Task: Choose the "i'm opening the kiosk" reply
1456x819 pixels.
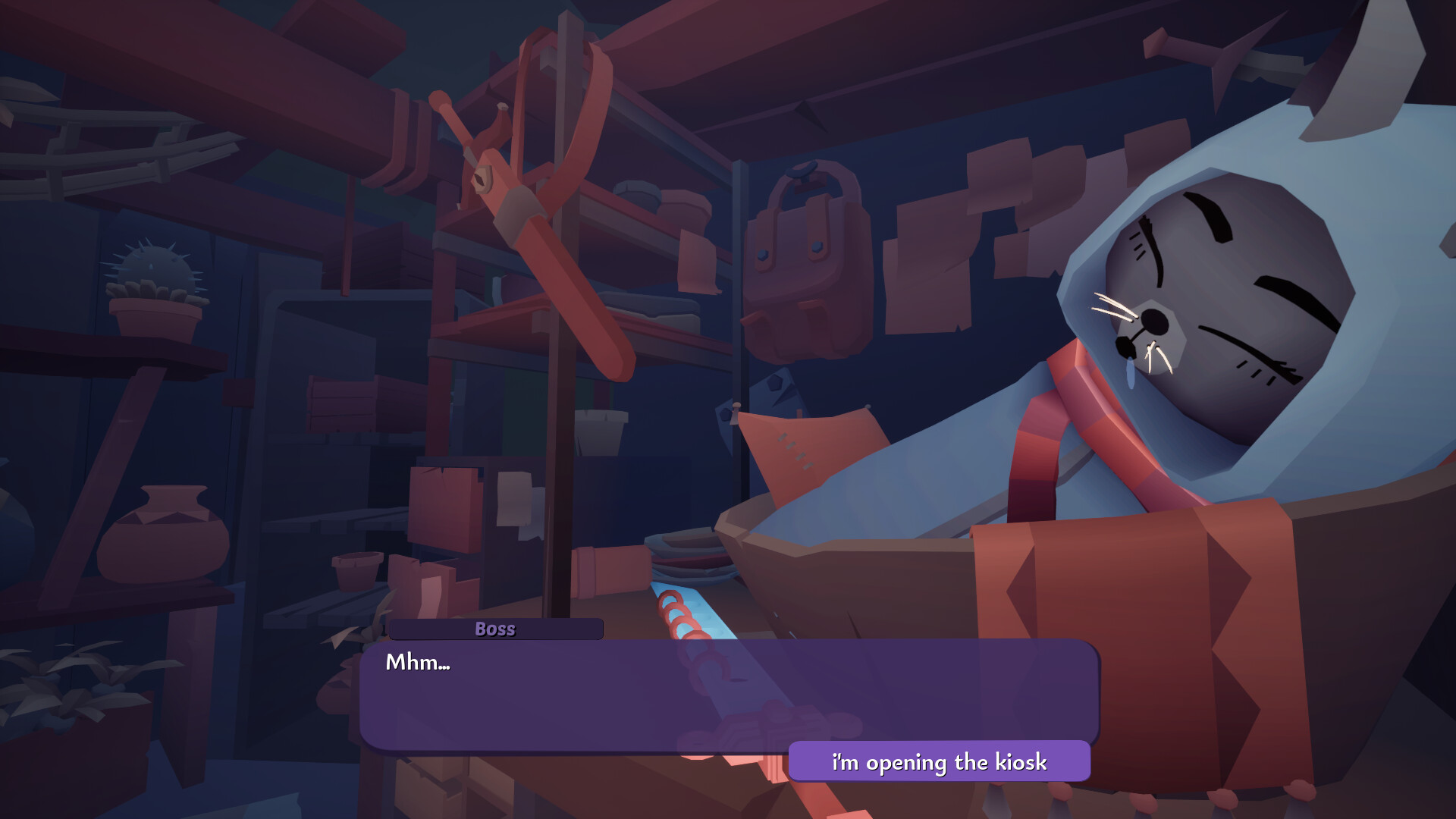Action: pyautogui.click(x=939, y=761)
